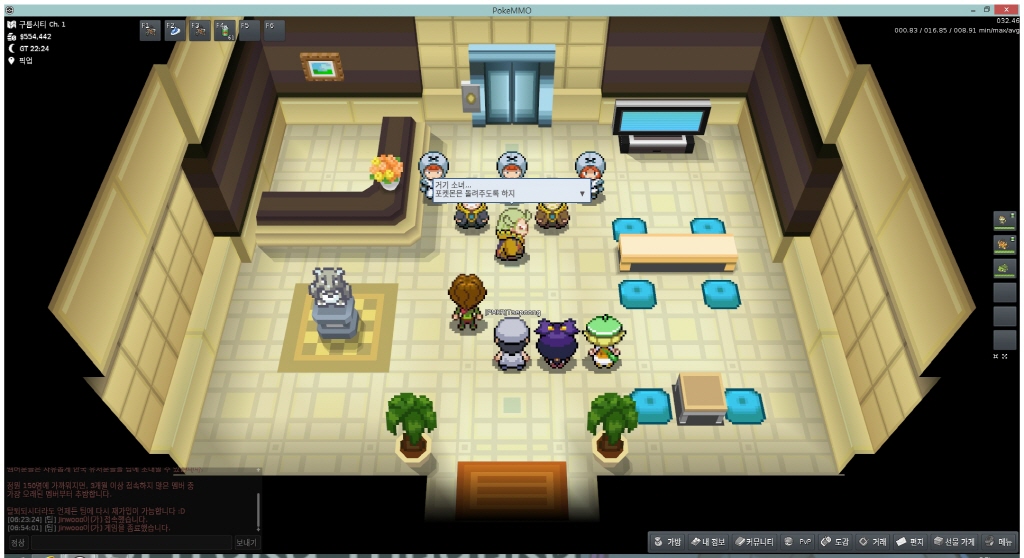
Task: Click the 보내기 (Send) chat button
Action: pyautogui.click(x=246, y=542)
